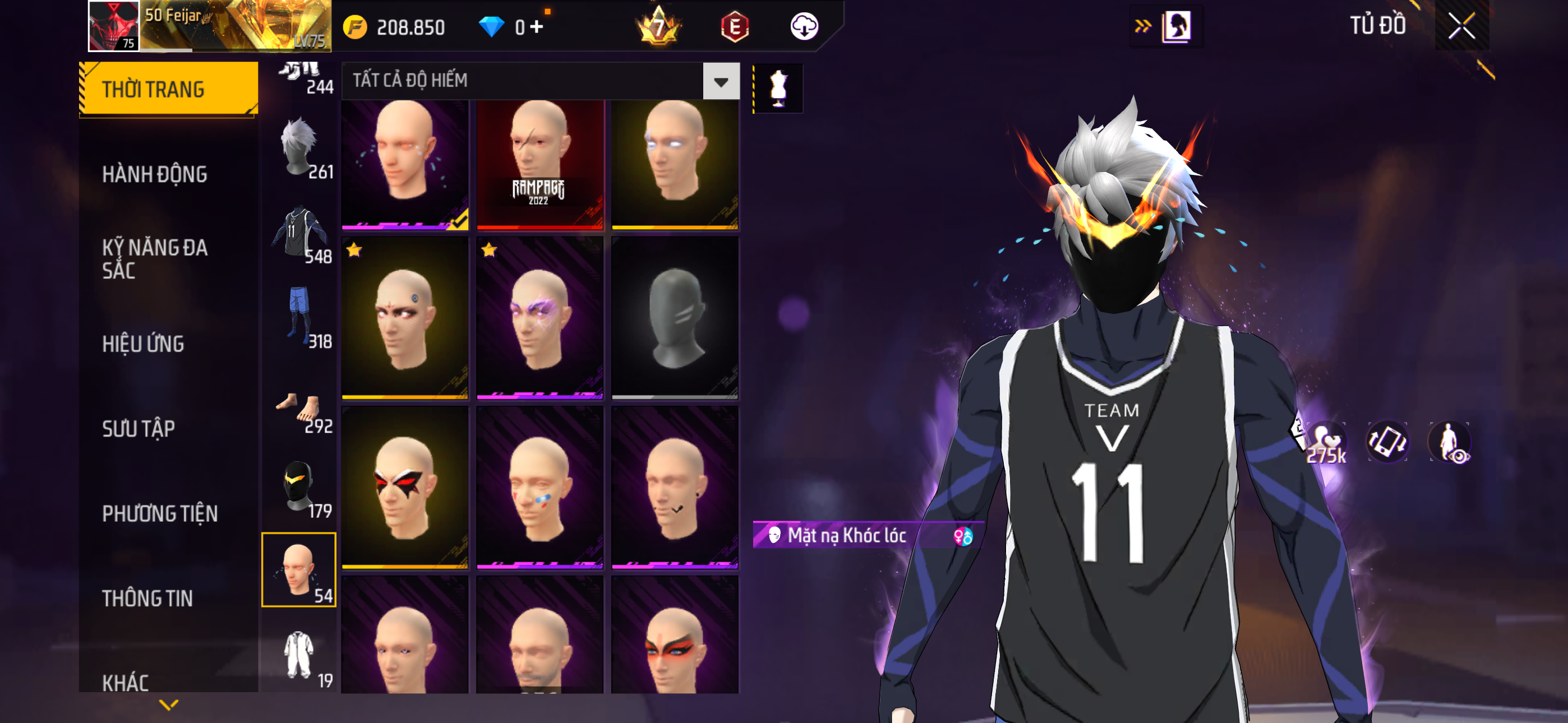
Task: Open the character profile icon with arrows
Action: [1168, 26]
